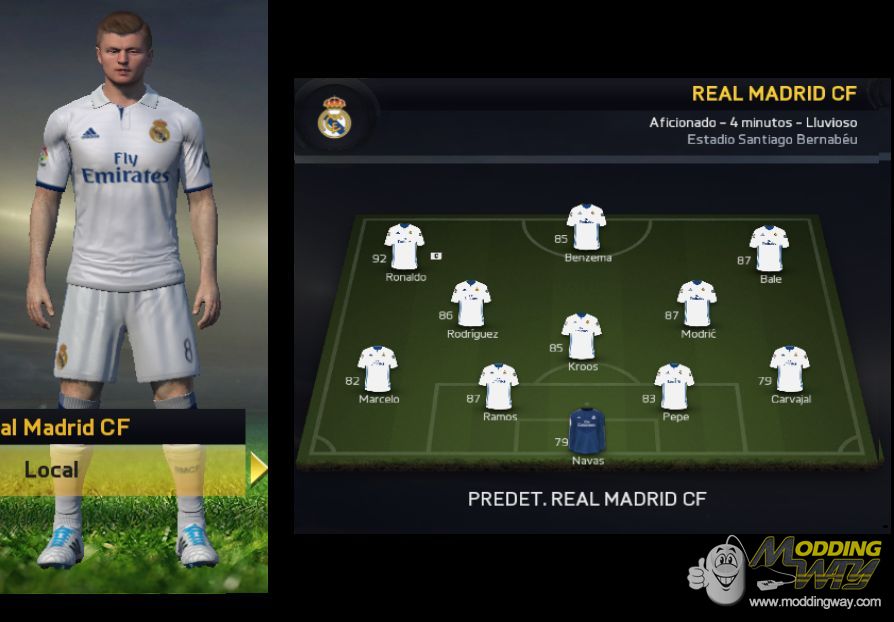The height and width of the screenshot is (622, 894).
Task: Pick Bale's jersey on the formation
Action: (769, 248)
